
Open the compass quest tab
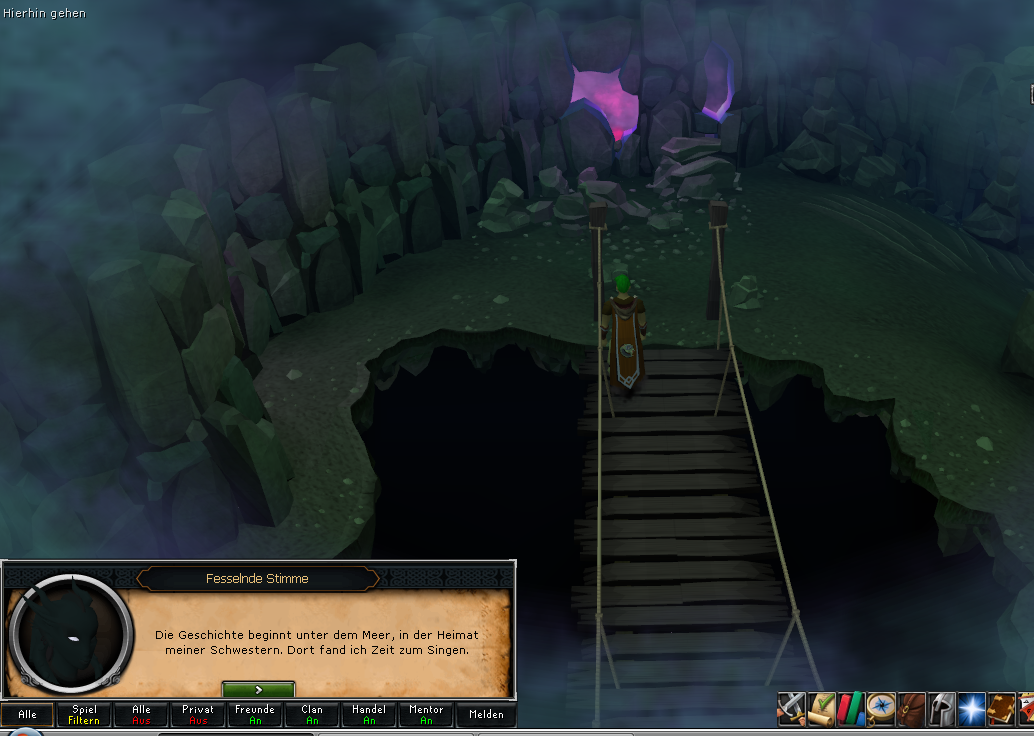coord(882,709)
